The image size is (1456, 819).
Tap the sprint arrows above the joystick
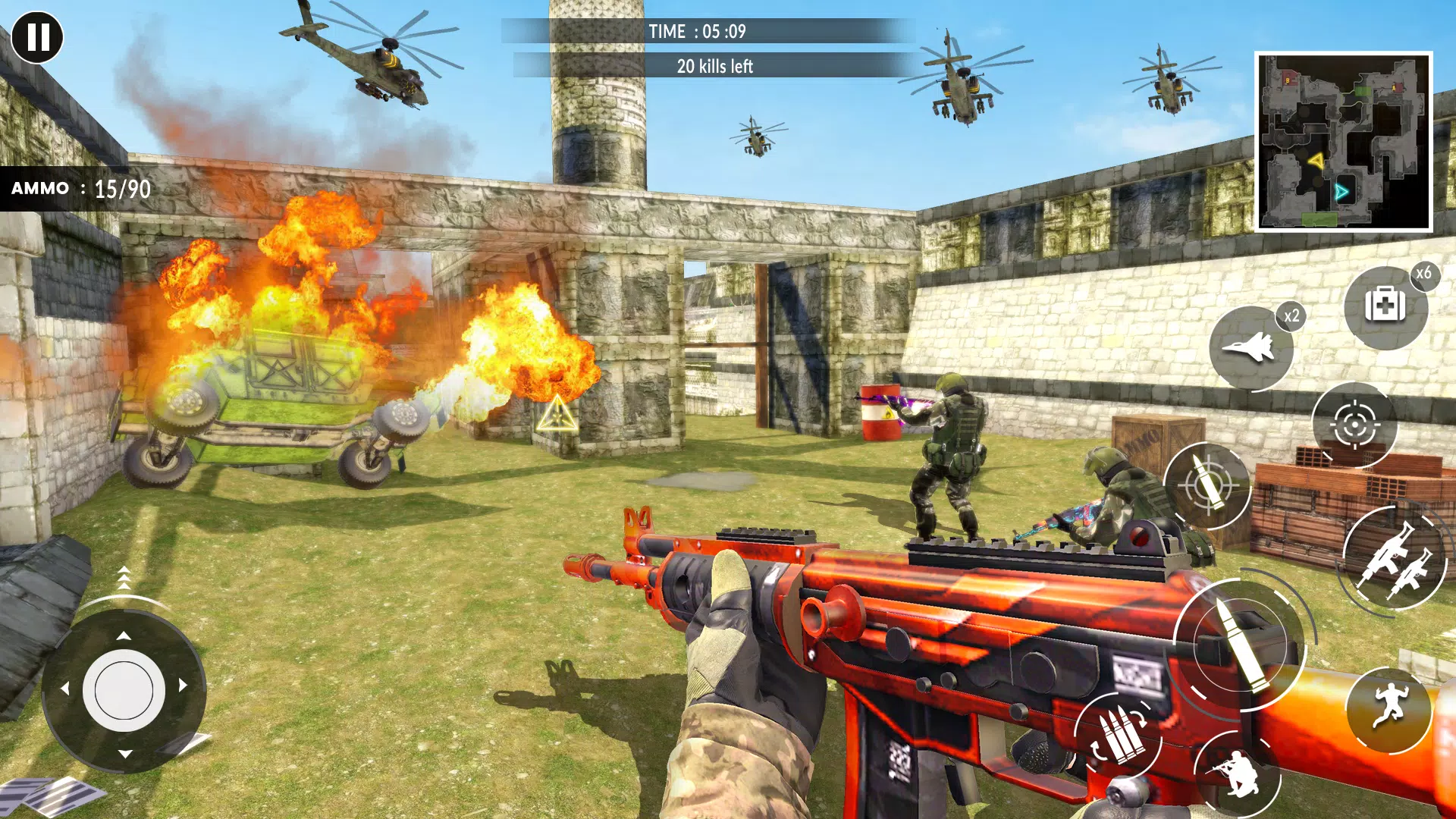124,578
